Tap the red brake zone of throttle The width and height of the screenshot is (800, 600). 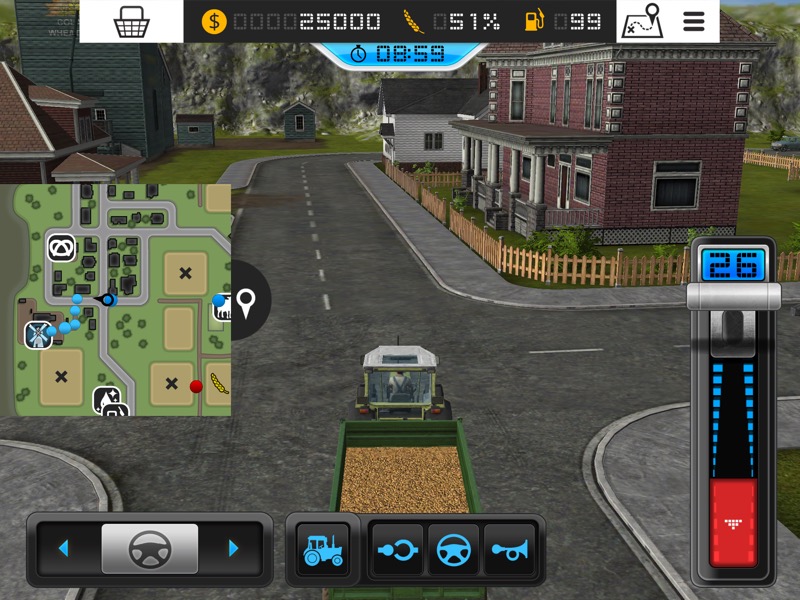(733, 522)
